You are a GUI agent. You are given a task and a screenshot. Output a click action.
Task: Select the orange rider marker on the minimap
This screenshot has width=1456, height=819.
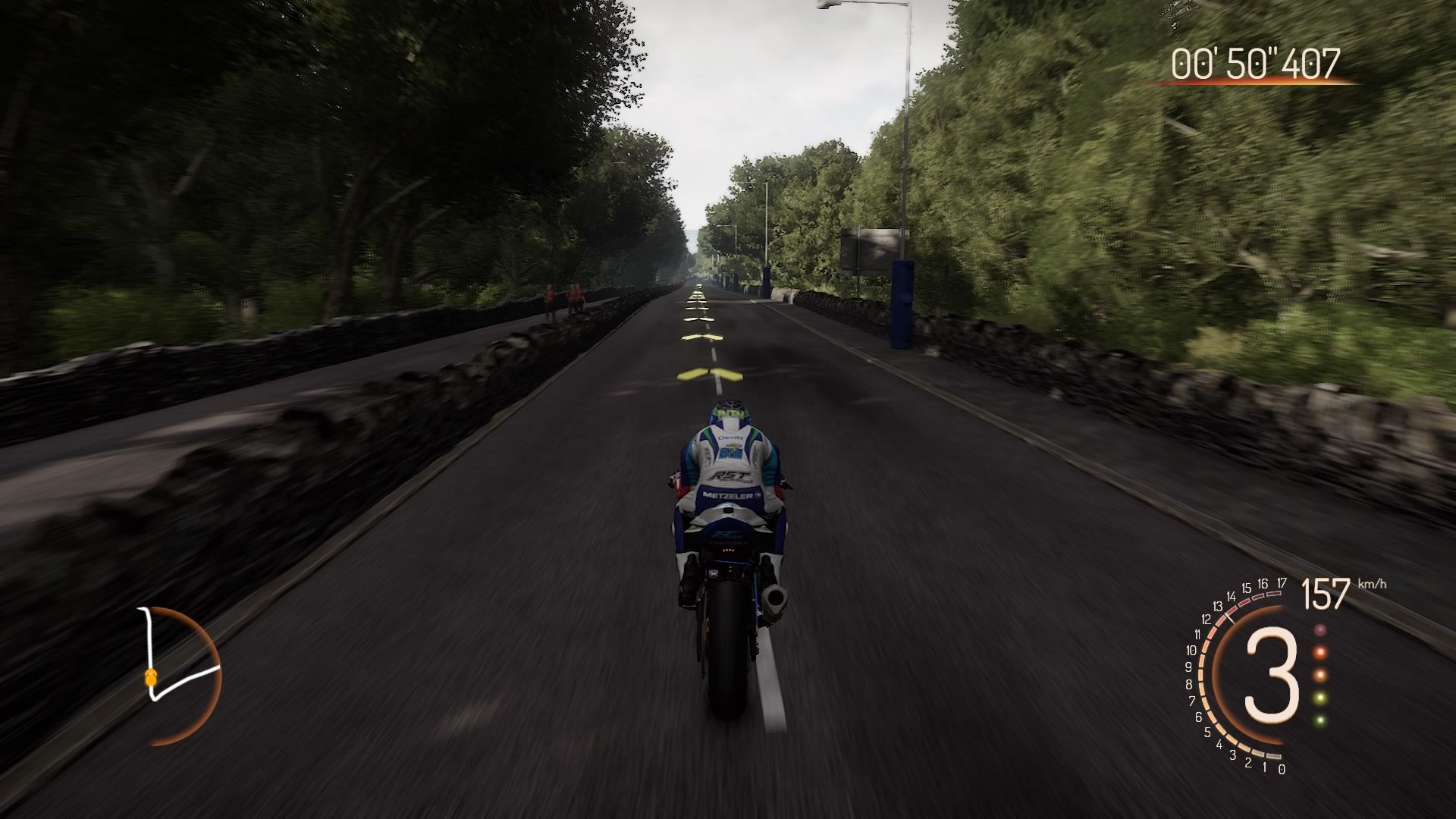pyautogui.click(x=151, y=676)
